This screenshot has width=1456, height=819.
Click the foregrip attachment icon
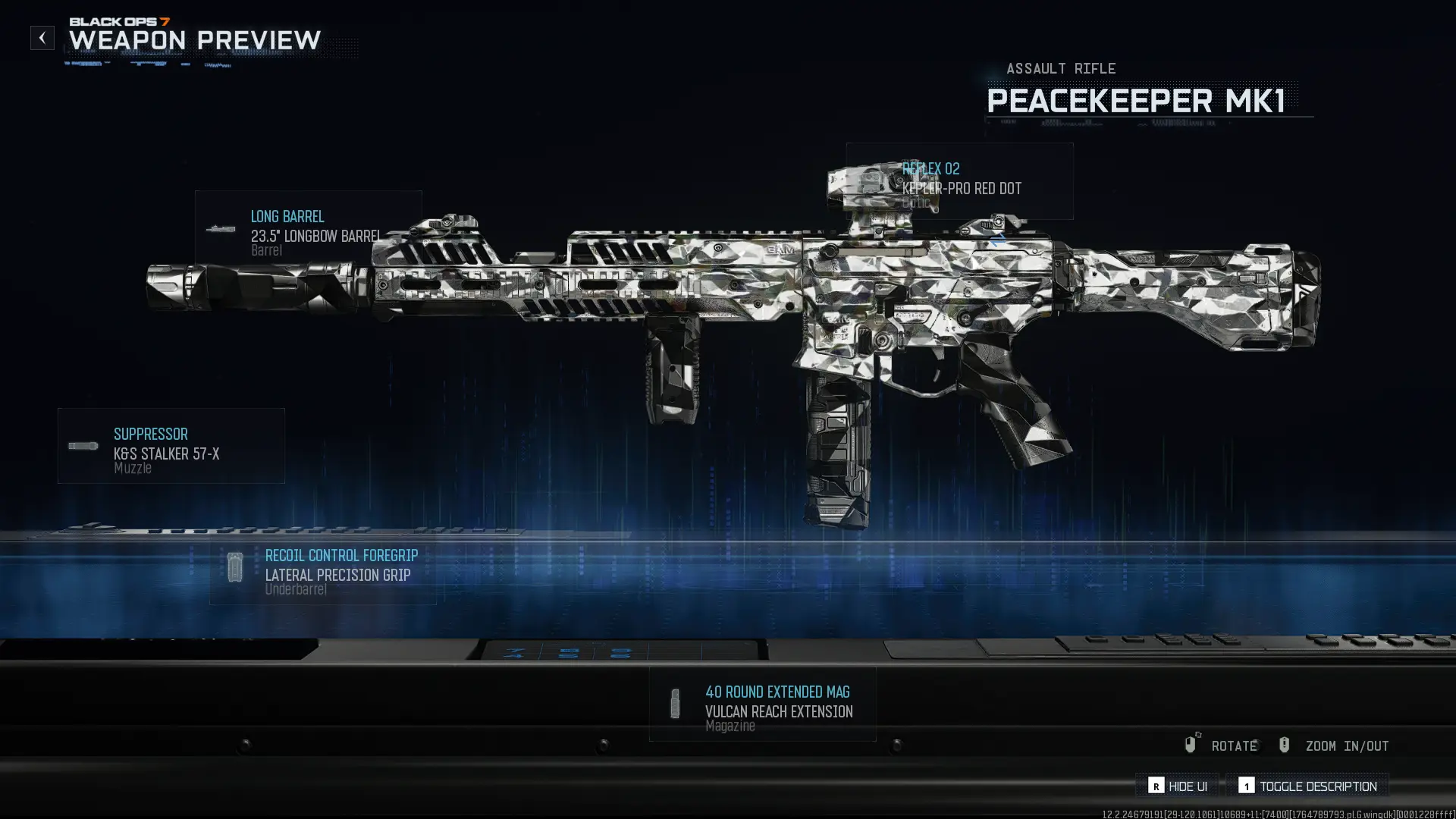pos(235,567)
